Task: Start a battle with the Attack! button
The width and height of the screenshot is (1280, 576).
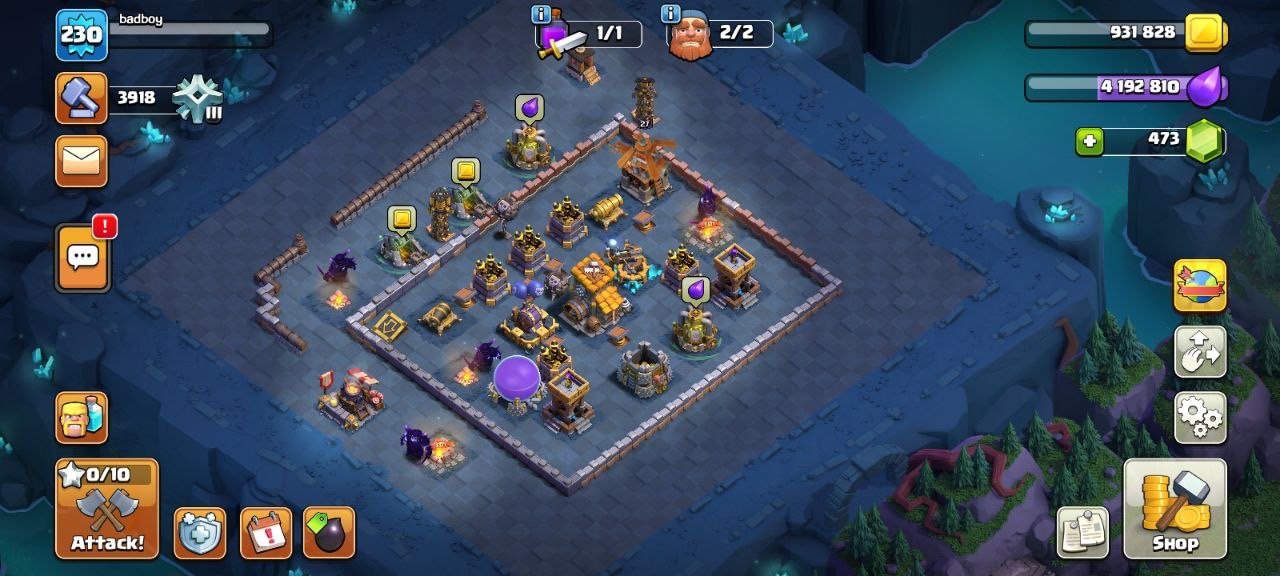Action: pyautogui.click(x=107, y=510)
